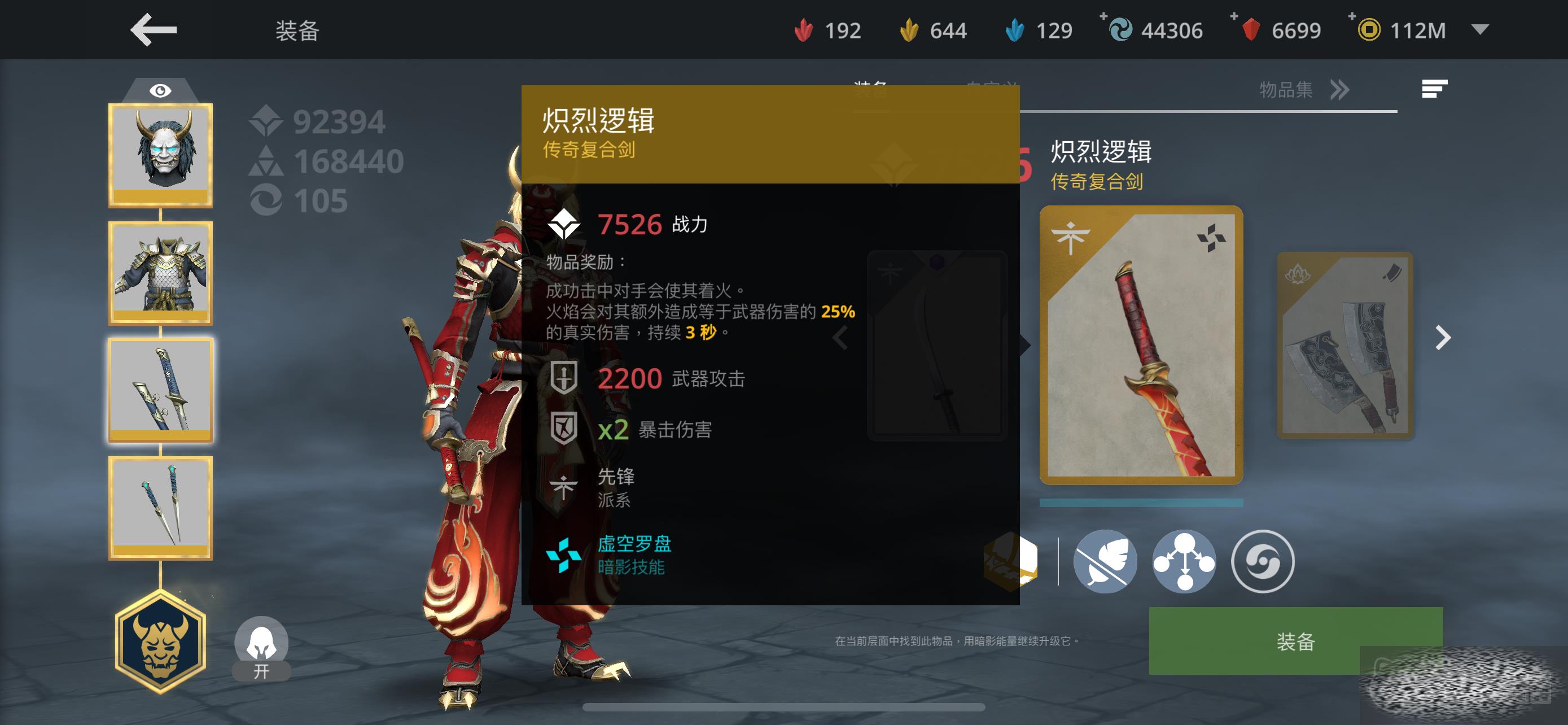This screenshot has height=725, width=1568.
Task: Select the samurai armor equipment slot
Action: tap(161, 272)
